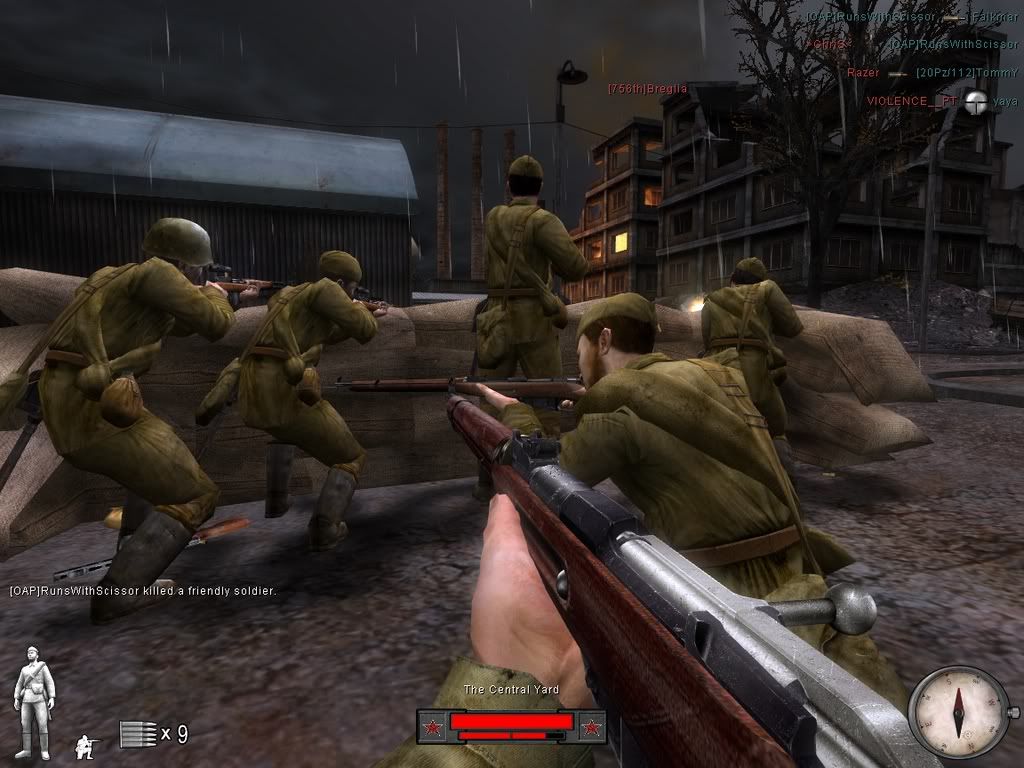
Task: Select the Razer and TommY kill feed entry
Action: click(x=932, y=73)
